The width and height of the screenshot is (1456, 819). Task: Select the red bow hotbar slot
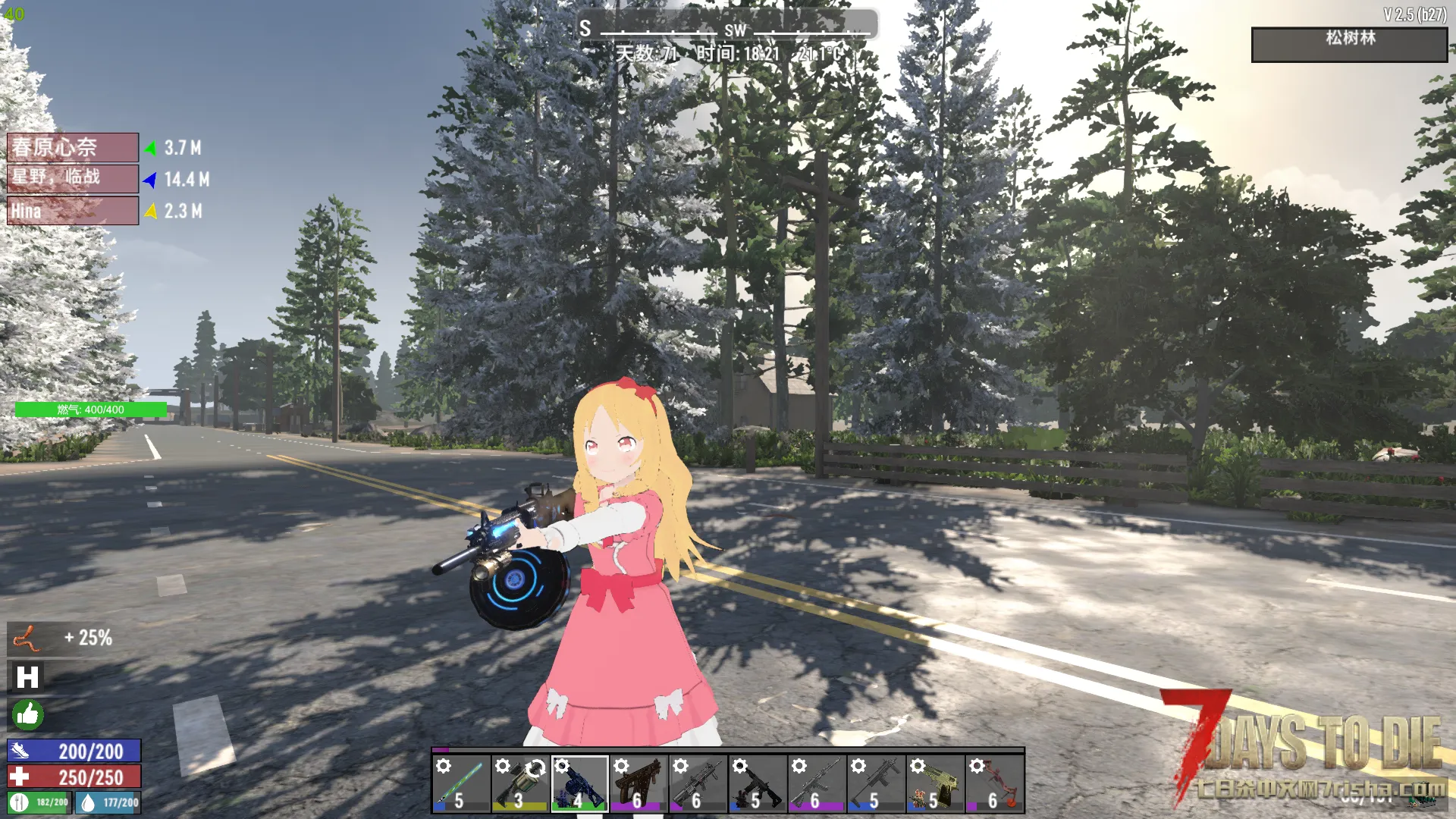point(994,784)
